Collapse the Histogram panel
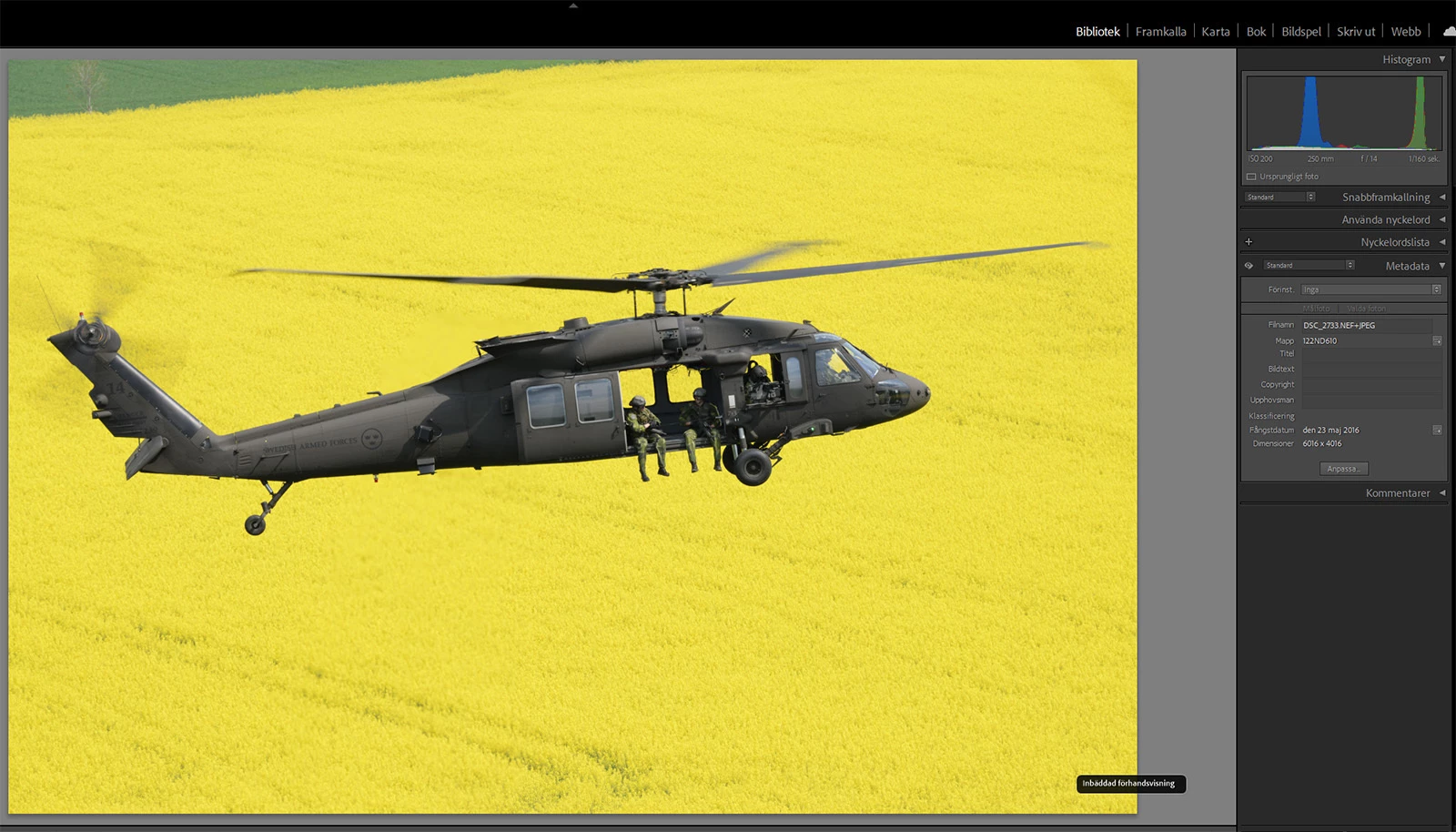1456x832 pixels. coord(1442,59)
